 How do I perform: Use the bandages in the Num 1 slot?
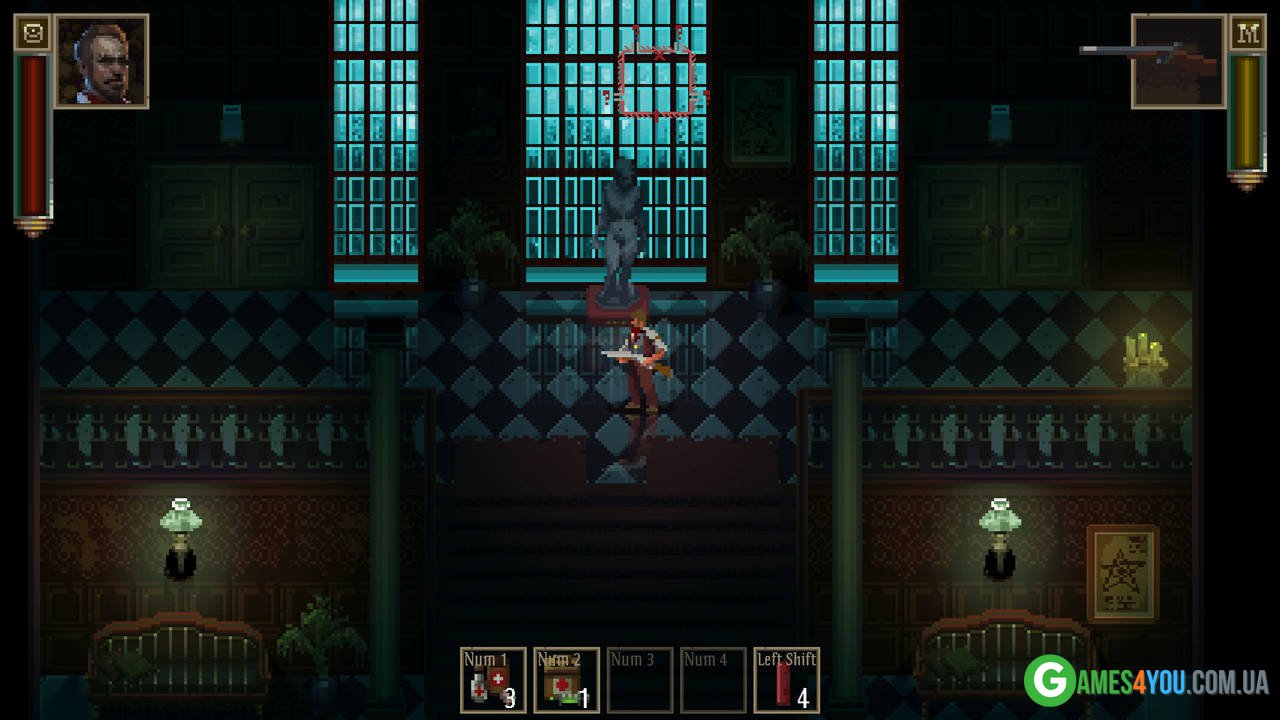pyautogui.click(x=493, y=680)
